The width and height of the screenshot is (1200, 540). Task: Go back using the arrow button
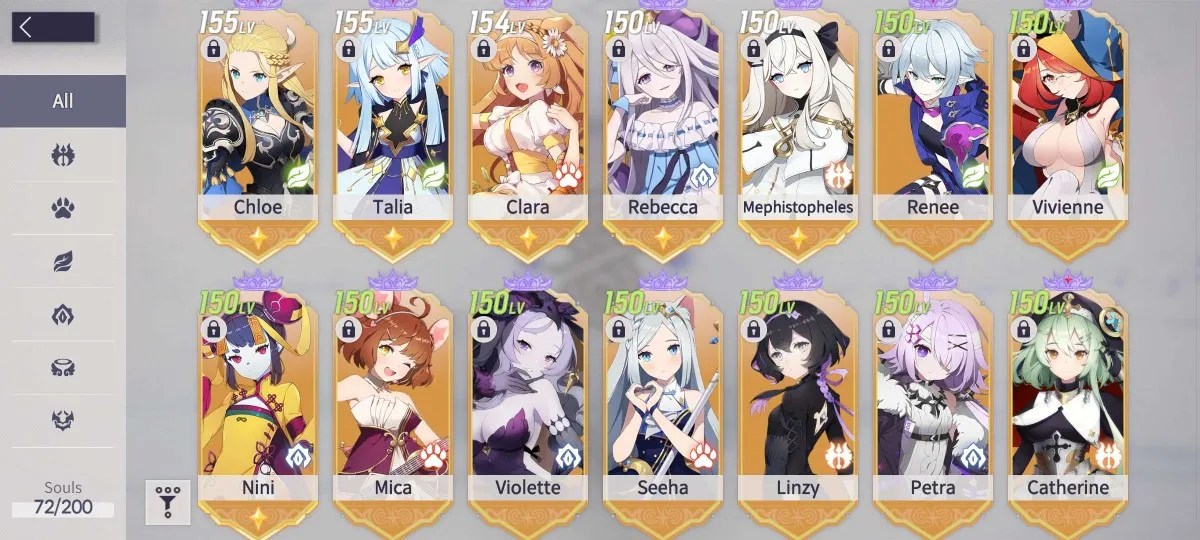[52, 27]
